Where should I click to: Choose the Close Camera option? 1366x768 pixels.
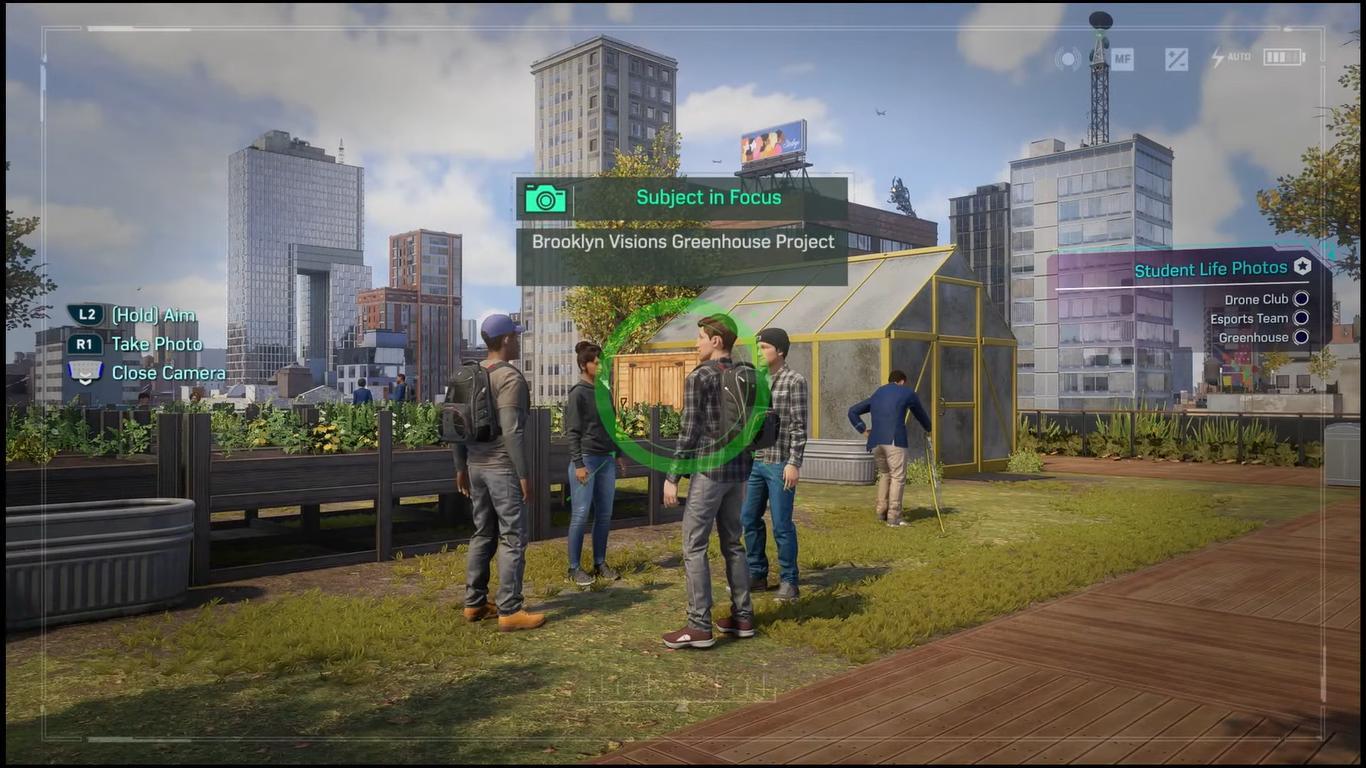(x=168, y=373)
